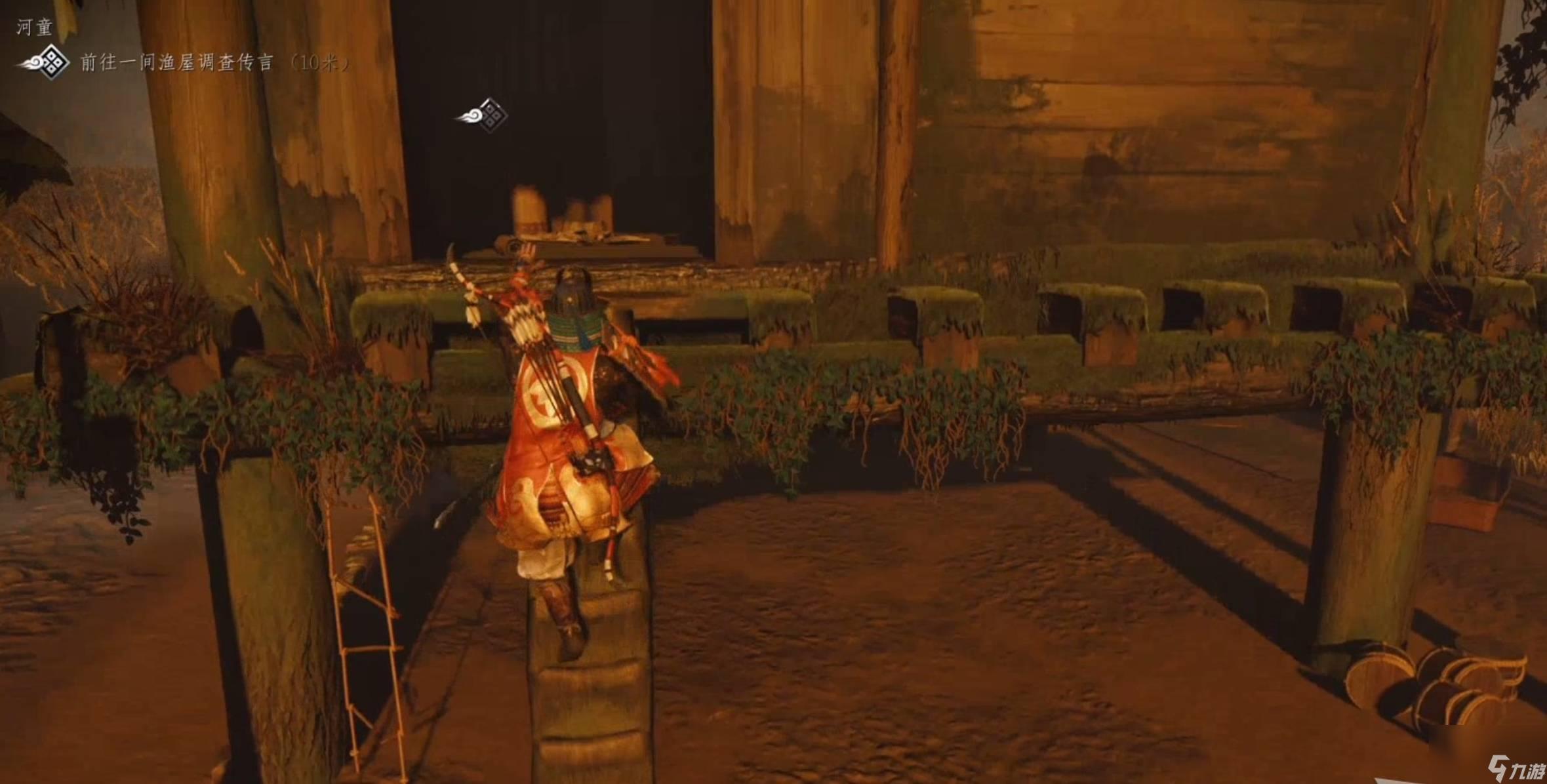Click the floating objective waypoint marker
Screen dimensions: 1547x784
click(484, 115)
